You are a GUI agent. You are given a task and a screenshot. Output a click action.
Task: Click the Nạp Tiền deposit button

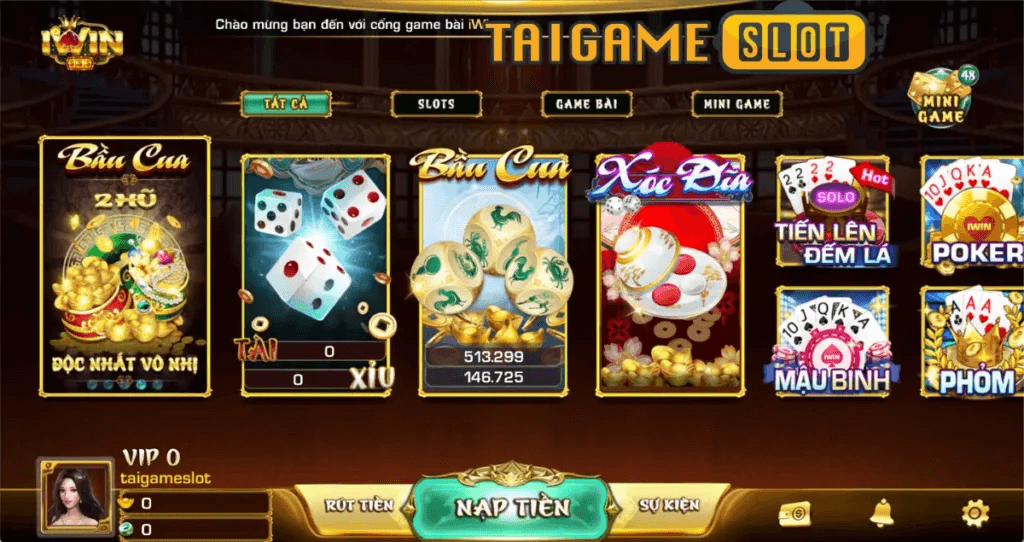coord(511,506)
